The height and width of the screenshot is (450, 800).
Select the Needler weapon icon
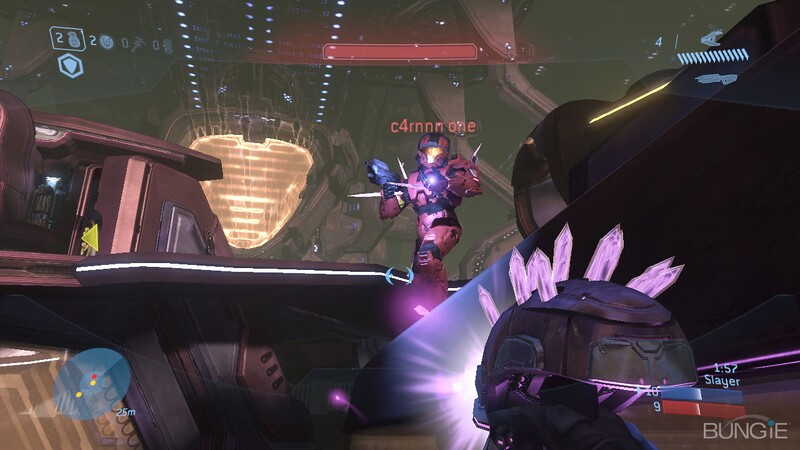pyautogui.click(x=714, y=38)
